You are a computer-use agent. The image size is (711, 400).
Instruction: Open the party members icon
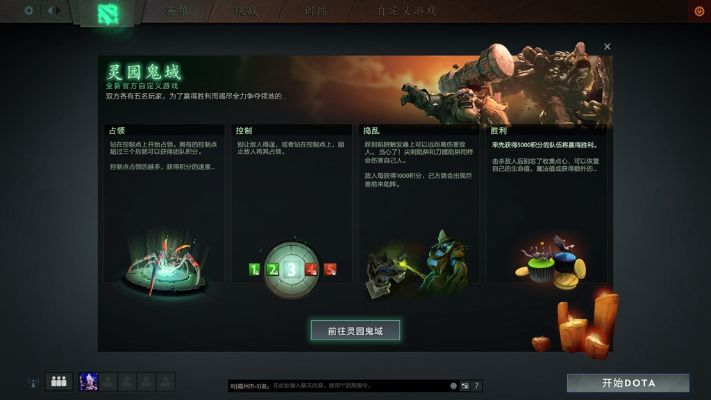point(58,381)
